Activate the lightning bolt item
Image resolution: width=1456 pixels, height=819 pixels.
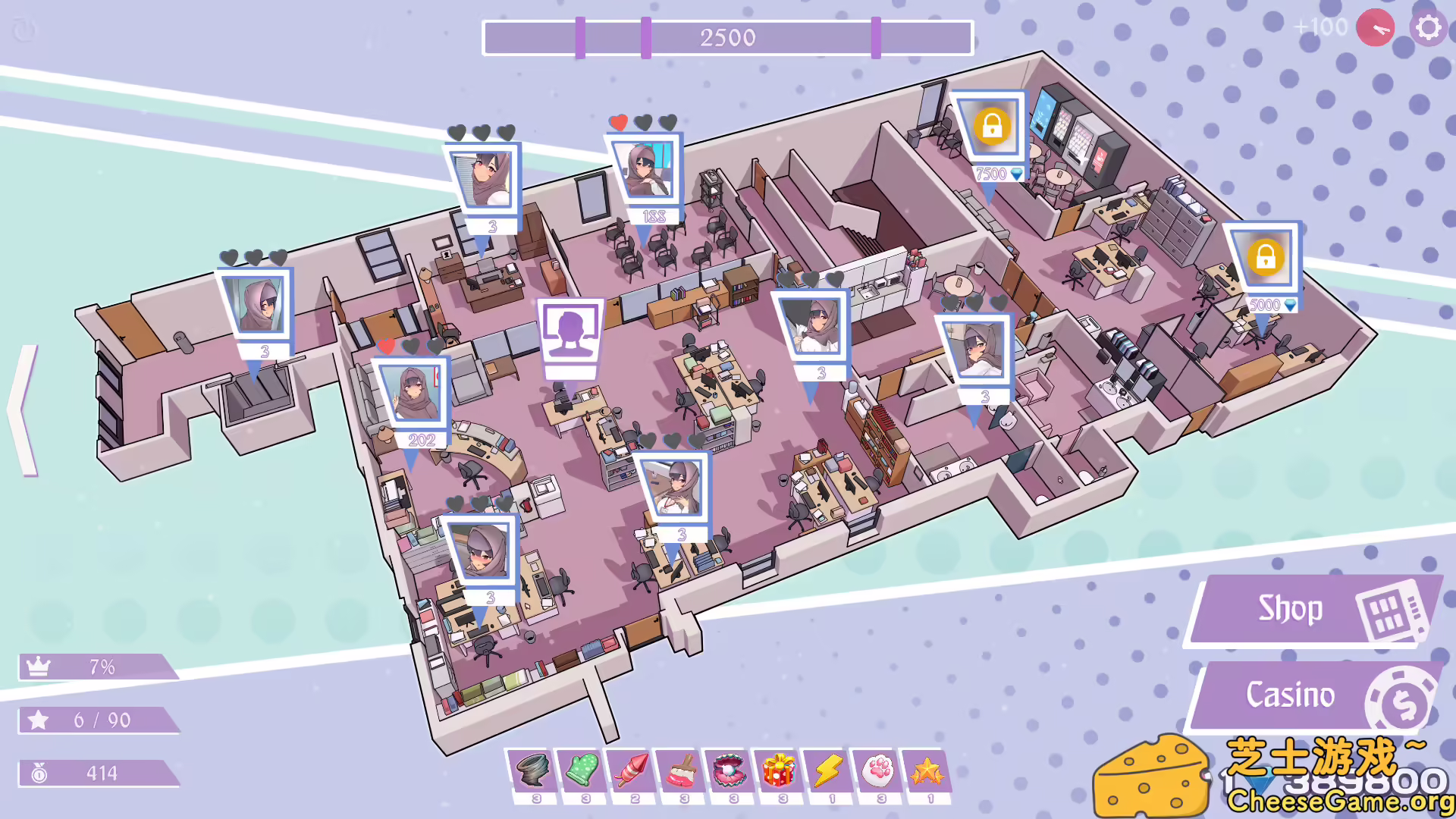829,770
